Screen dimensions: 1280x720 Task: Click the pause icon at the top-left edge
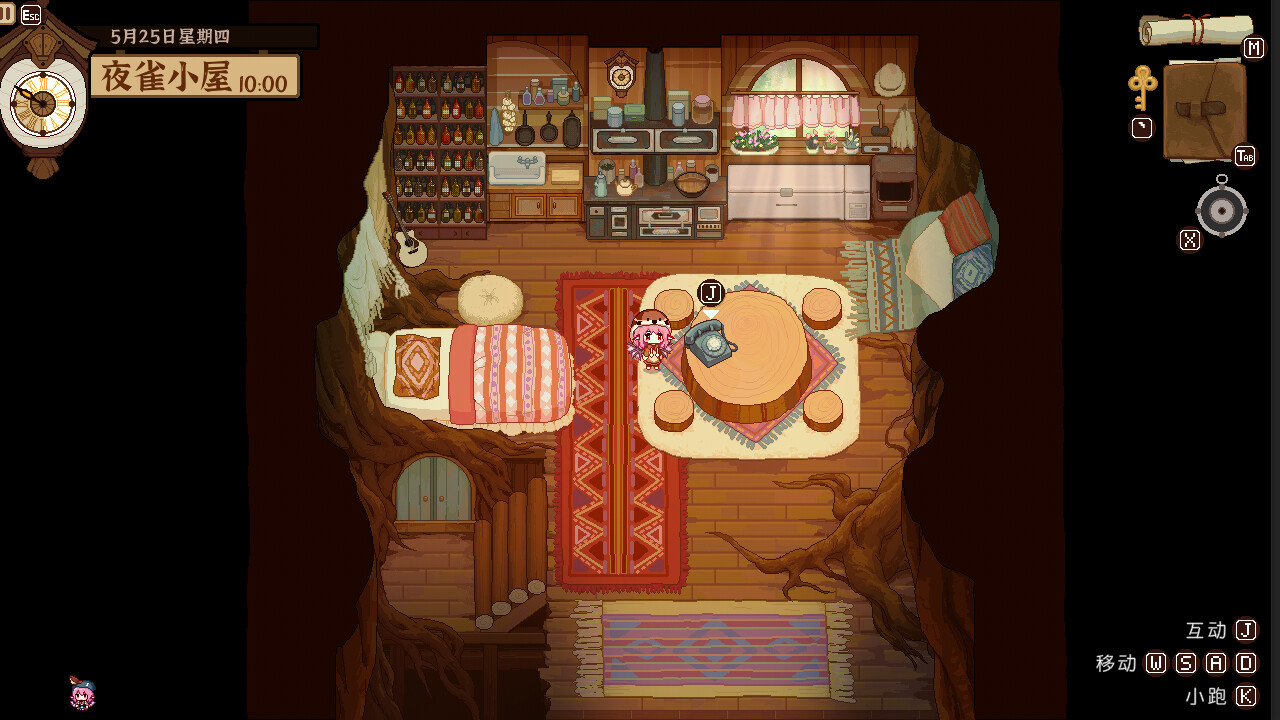[6, 14]
